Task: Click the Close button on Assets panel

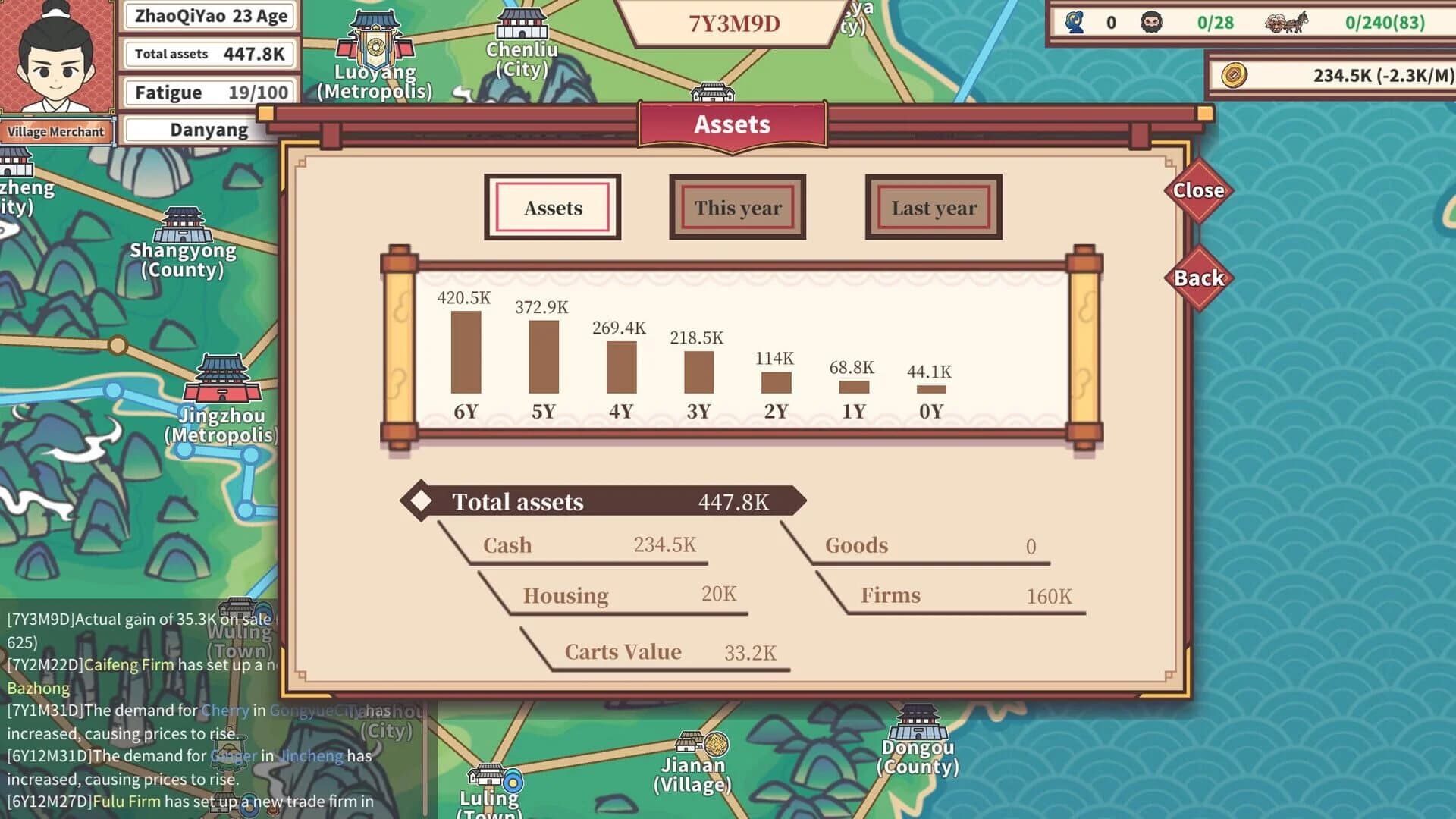Action: (1199, 191)
